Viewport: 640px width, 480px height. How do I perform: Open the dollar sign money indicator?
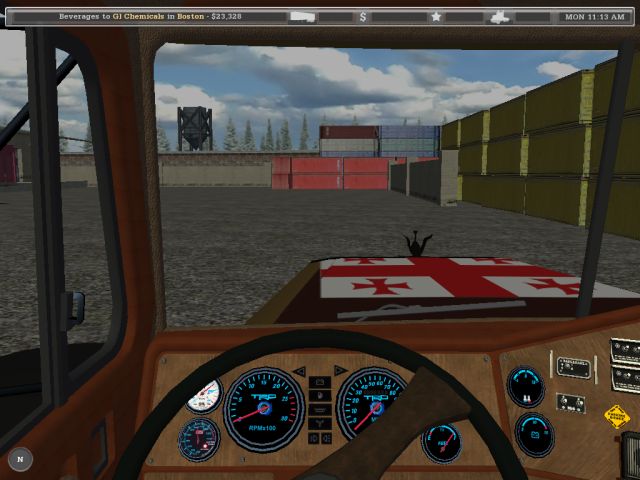click(362, 17)
